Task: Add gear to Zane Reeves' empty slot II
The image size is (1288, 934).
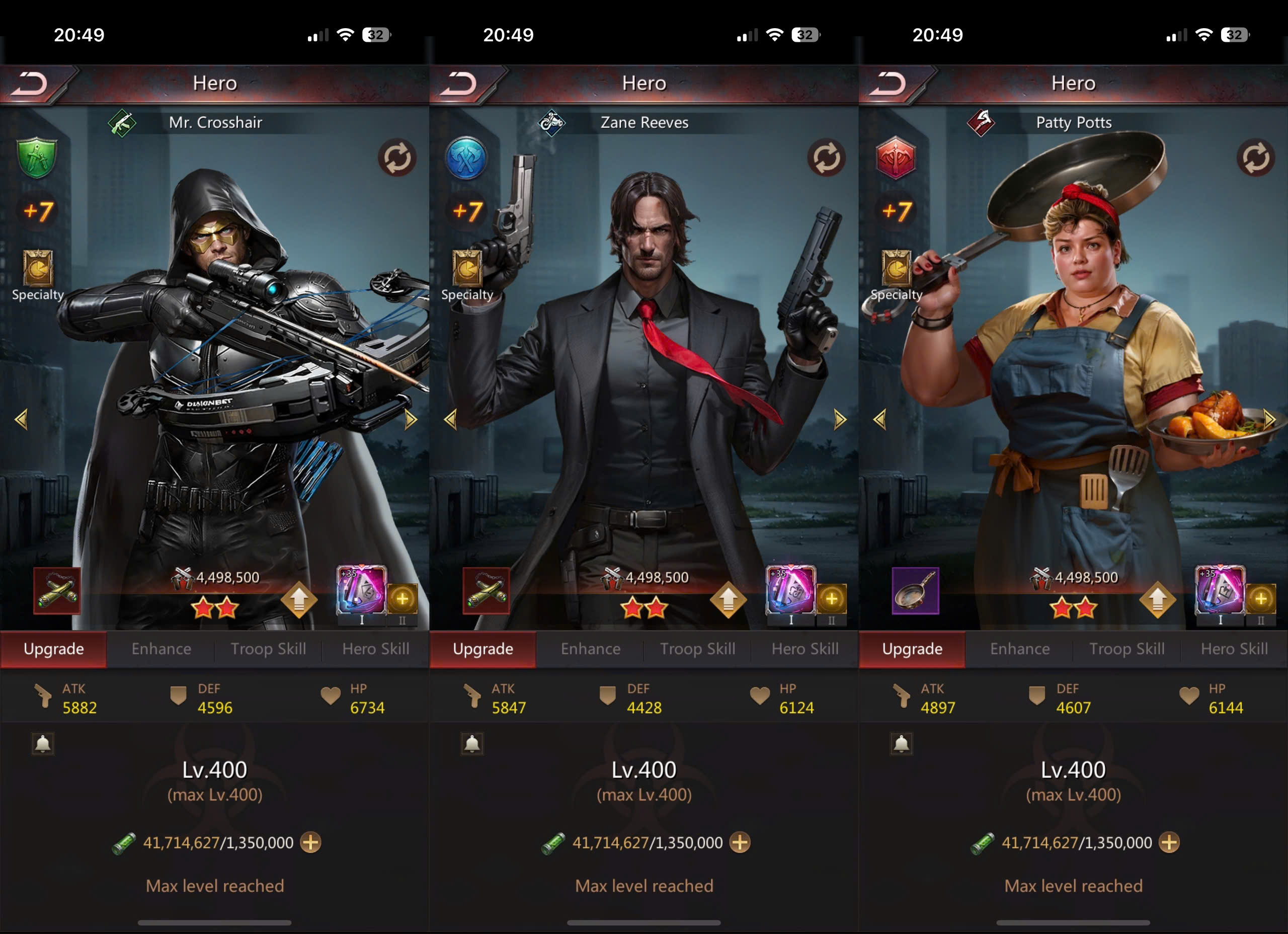Action: [x=831, y=599]
